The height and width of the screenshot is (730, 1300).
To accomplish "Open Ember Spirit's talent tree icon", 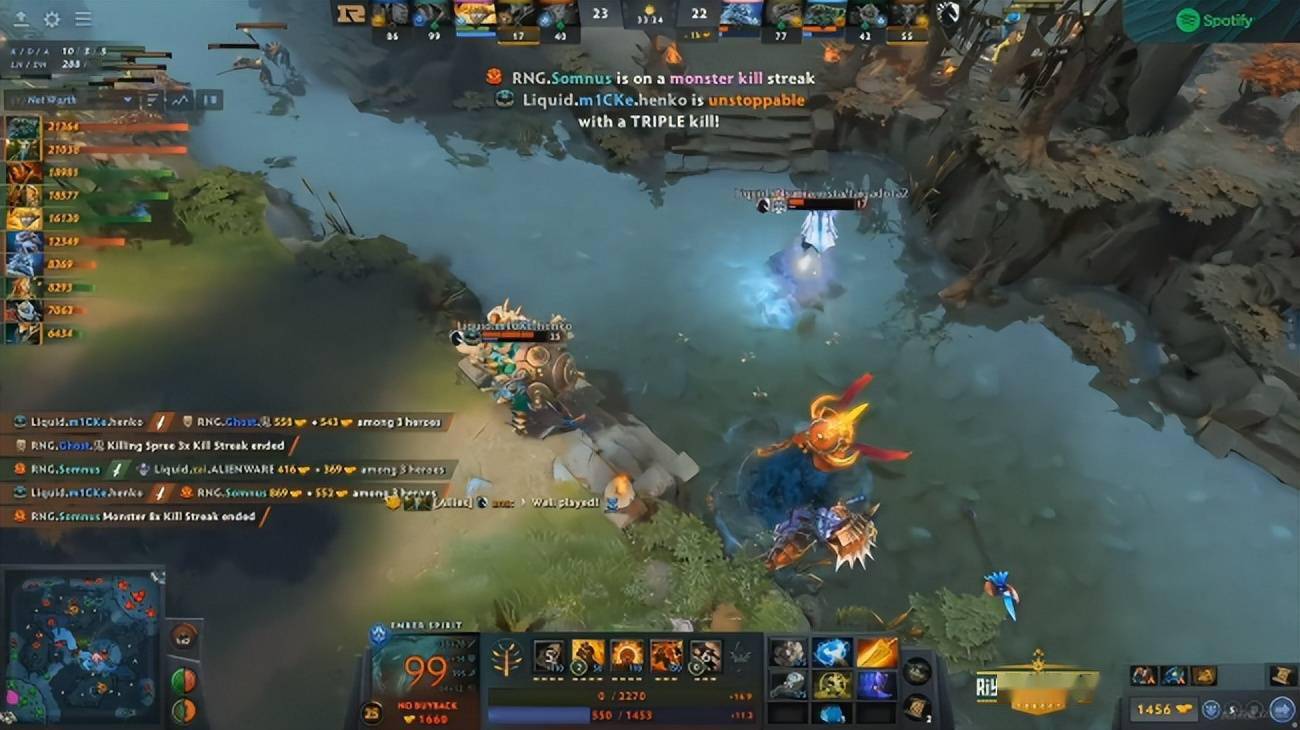I will tap(507, 658).
